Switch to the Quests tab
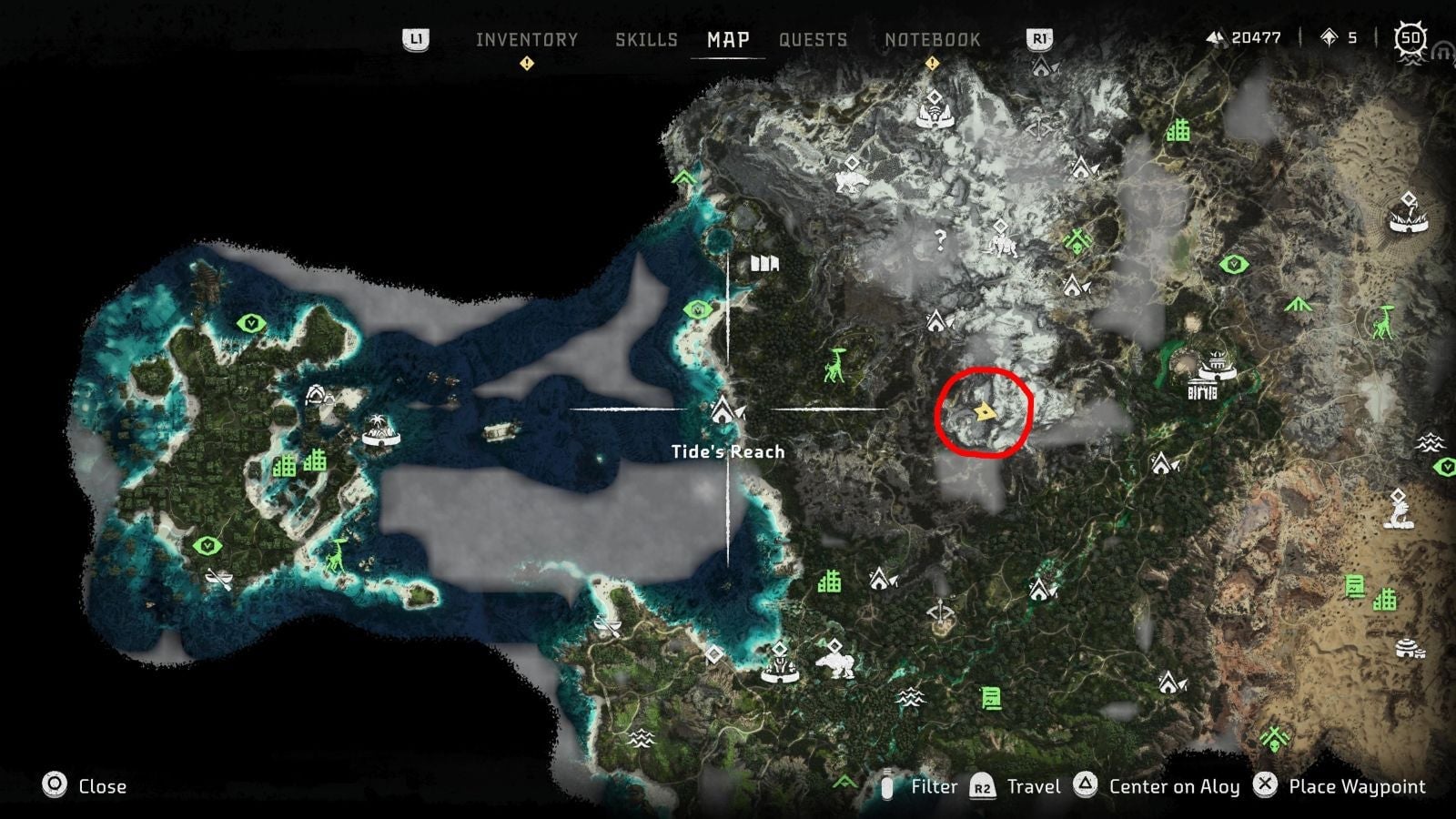The image size is (1456, 819). pos(813,39)
